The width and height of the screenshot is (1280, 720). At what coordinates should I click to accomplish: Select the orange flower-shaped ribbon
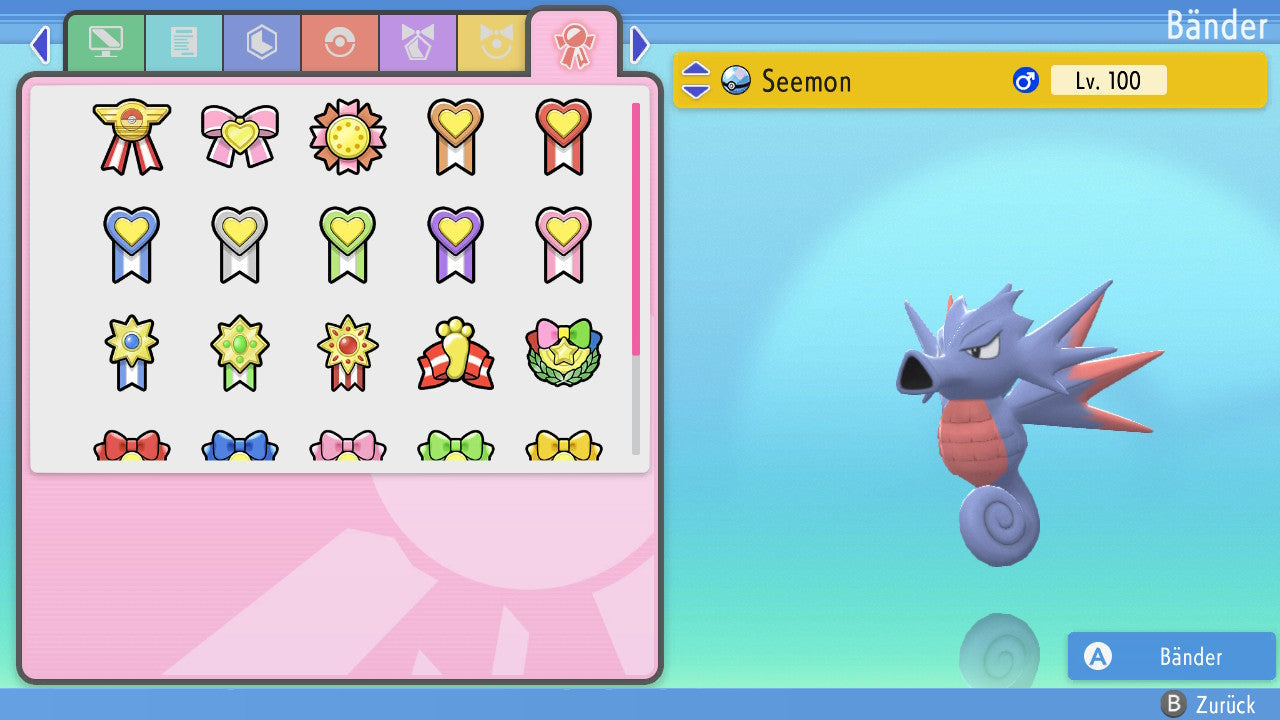click(347, 136)
